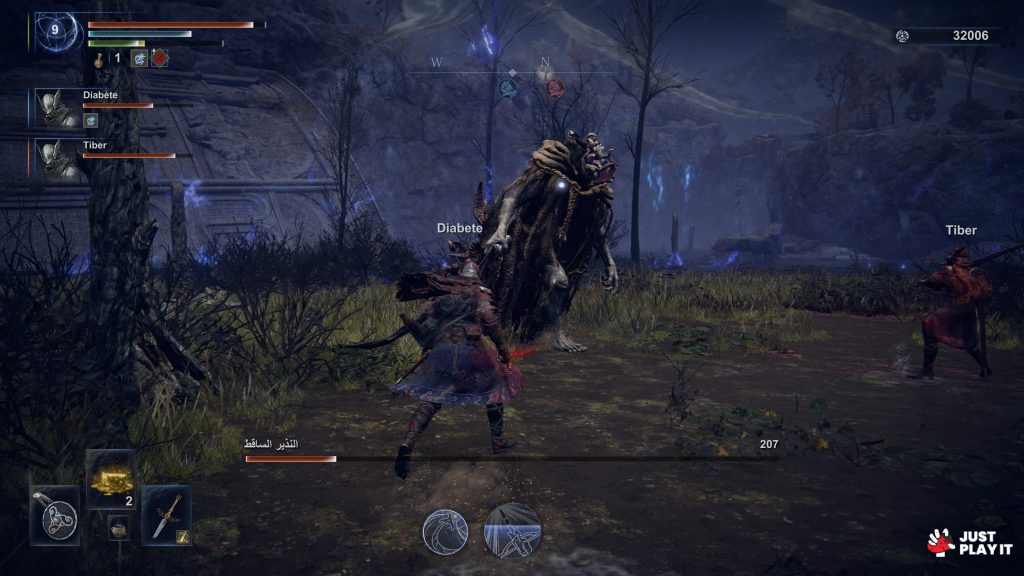Click the red teammate marker on the compass
The width and height of the screenshot is (1024, 576).
pos(555,88)
